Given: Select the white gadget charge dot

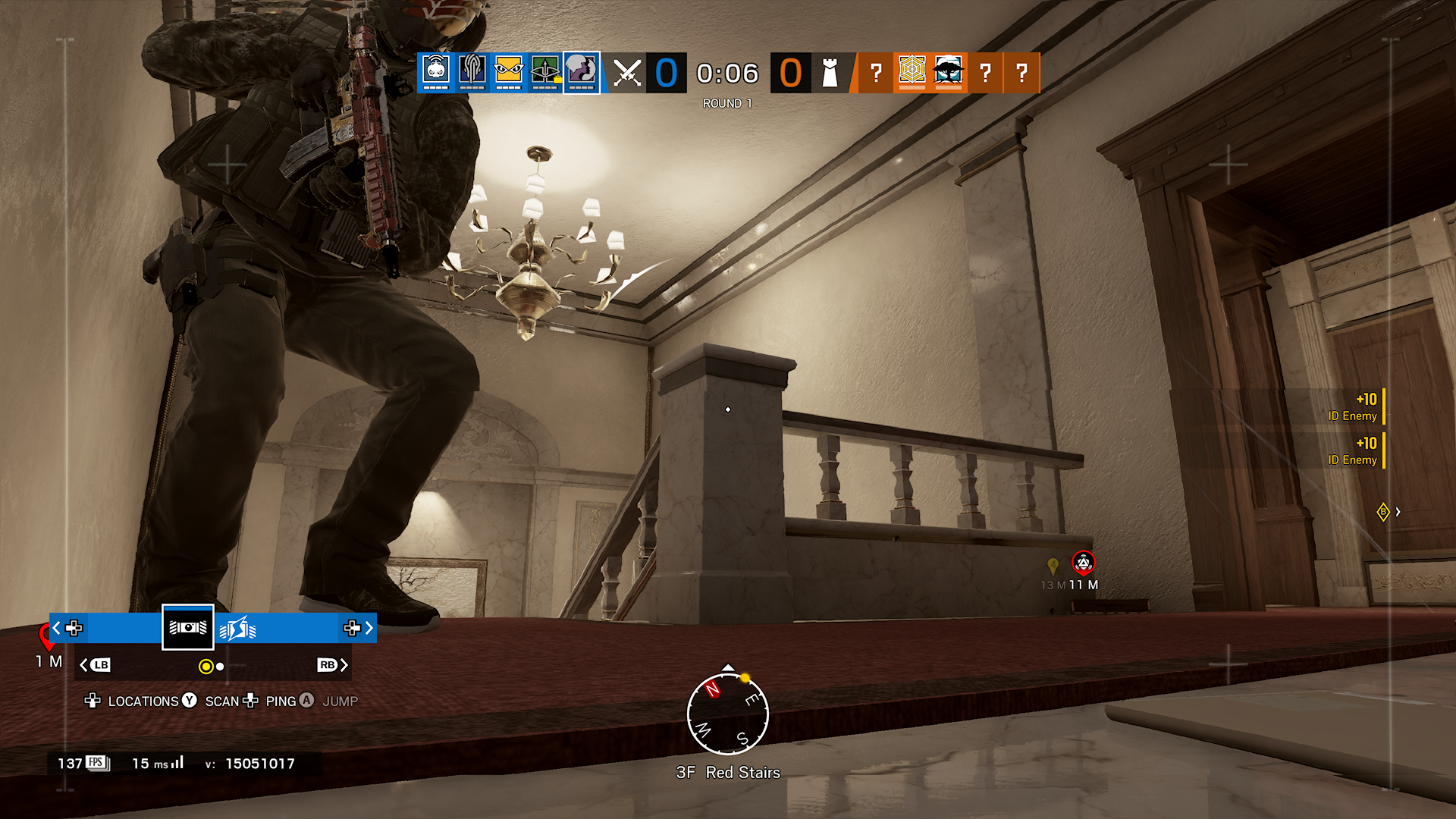Looking at the screenshot, I should tap(220, 667).
